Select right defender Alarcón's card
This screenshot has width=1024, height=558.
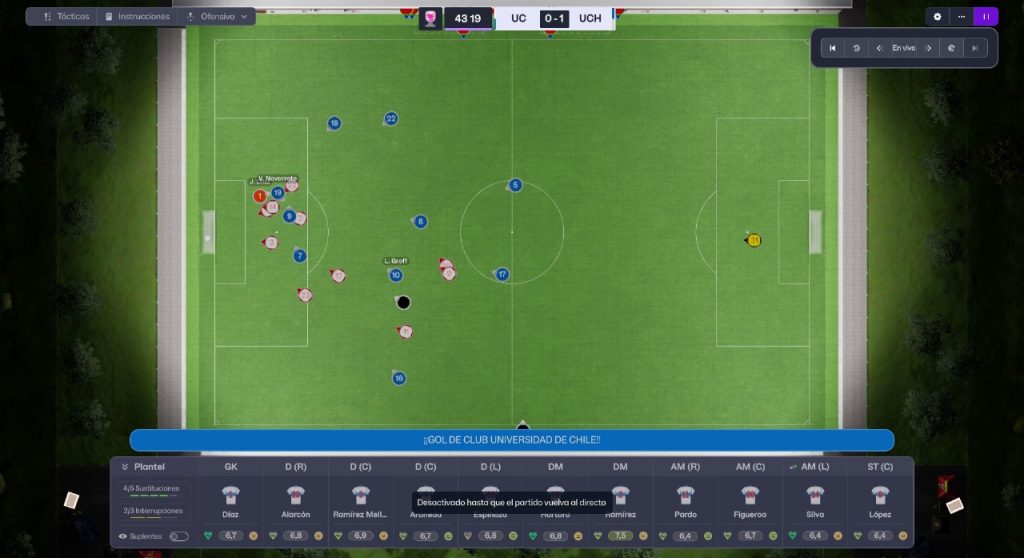296,502
